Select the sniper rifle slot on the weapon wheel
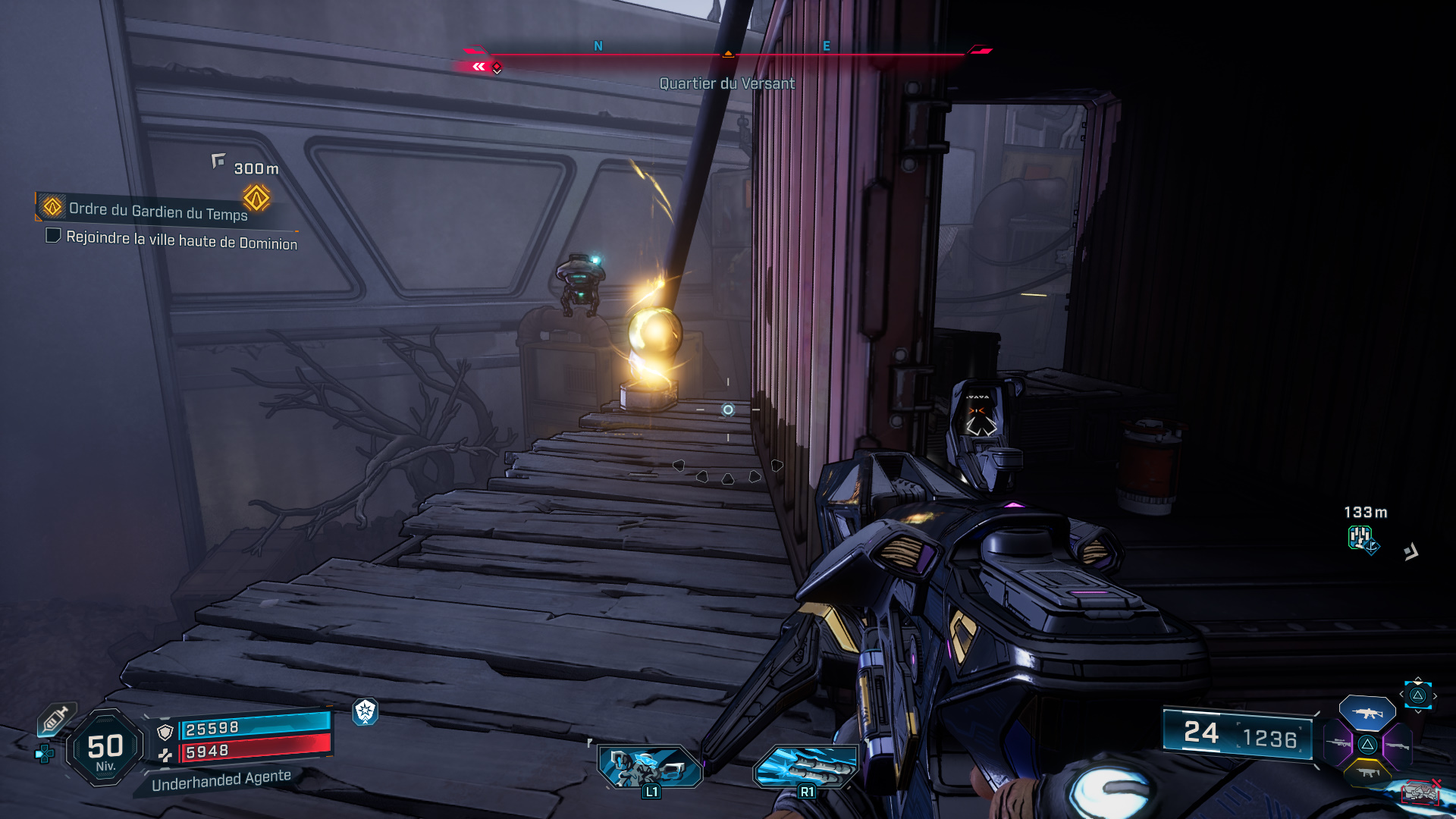 1338,743
